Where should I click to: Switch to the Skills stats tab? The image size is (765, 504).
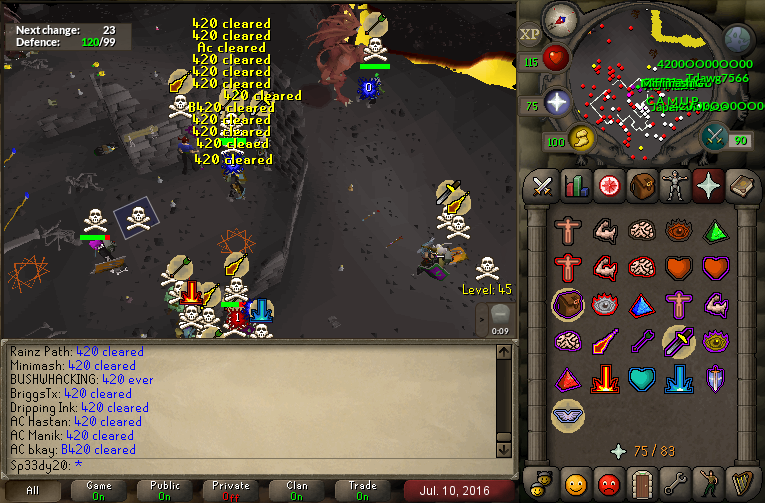575,186
